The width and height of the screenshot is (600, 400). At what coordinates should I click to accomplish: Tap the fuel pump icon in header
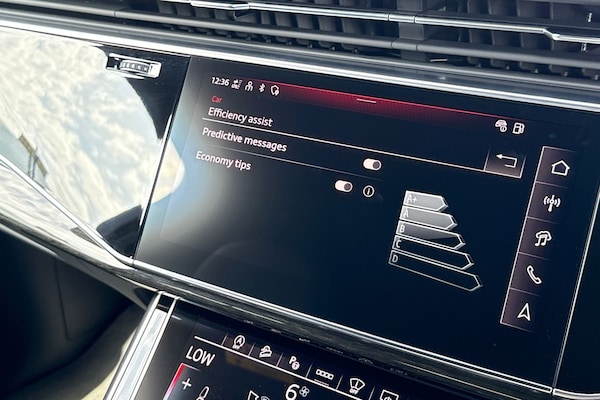pos(518,128)
